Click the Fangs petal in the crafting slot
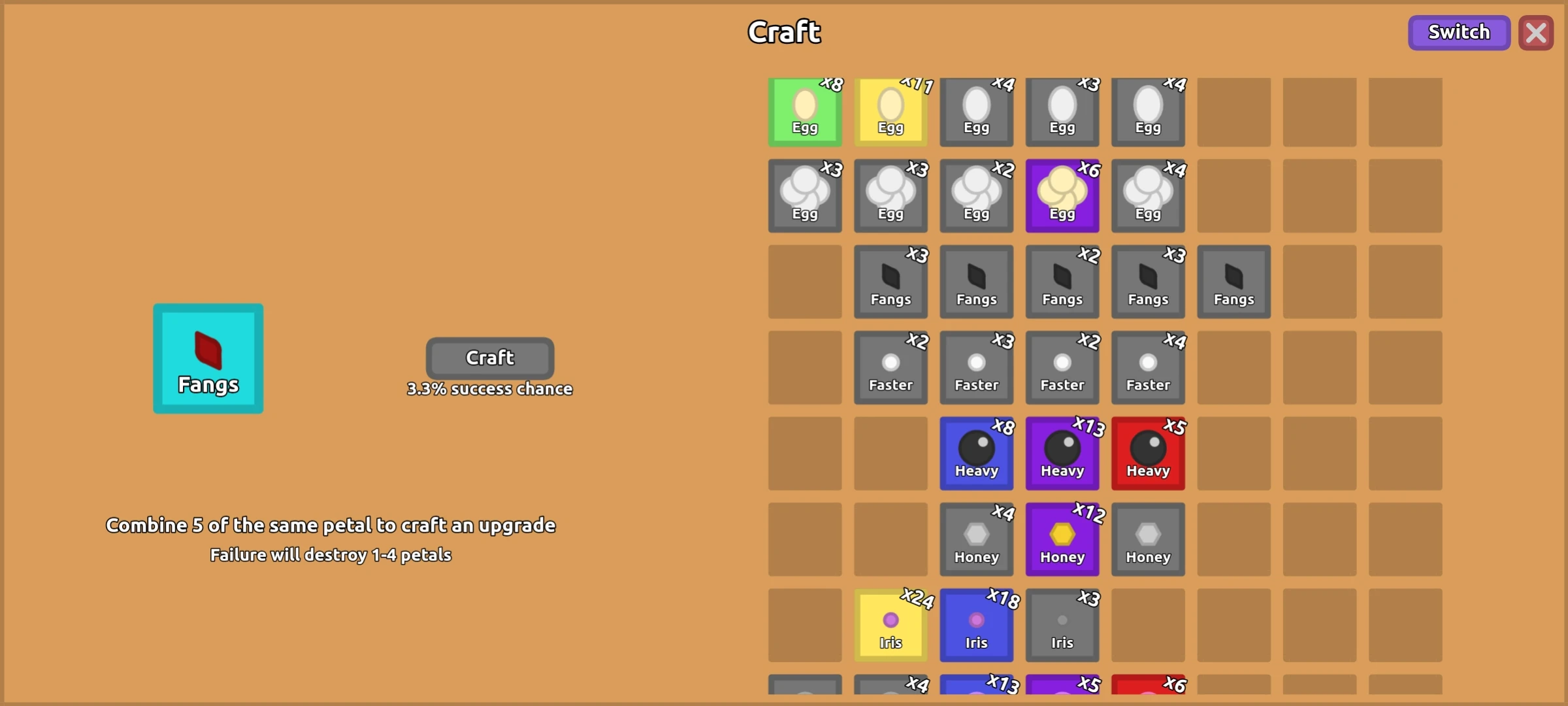Viewport: 1568px width, 706px height. coord(208,358)
